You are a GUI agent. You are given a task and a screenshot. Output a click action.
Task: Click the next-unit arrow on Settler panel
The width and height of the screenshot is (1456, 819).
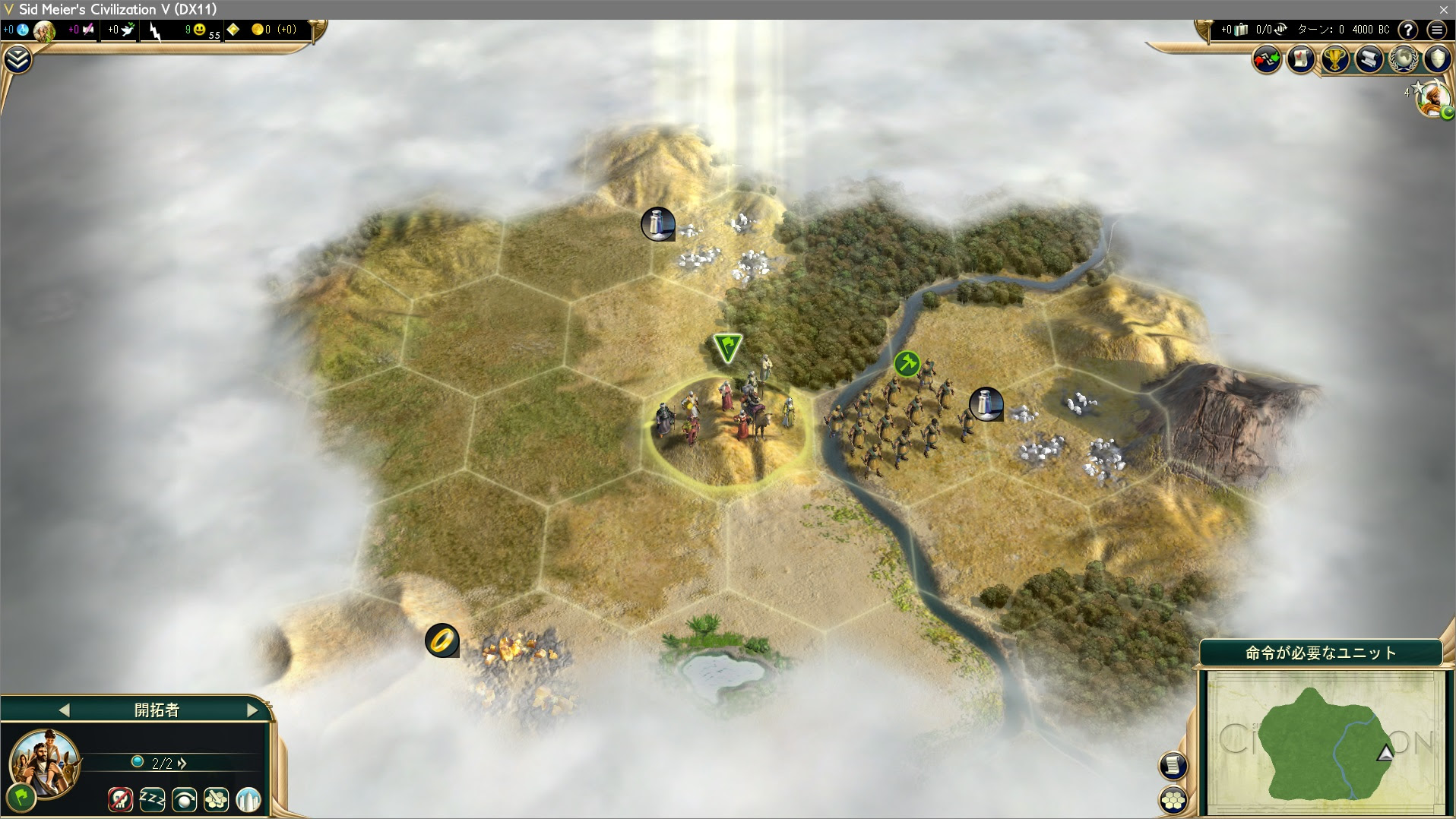(252, 710)
